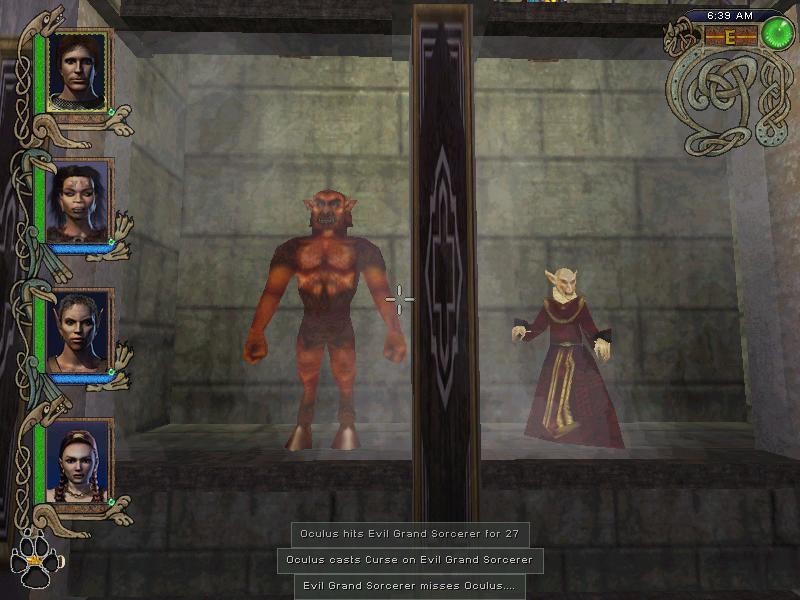This screenshot has height=600, width=800.
Task: Select the dark-haired woman with face markings portrait
Action: click(78, 201)
